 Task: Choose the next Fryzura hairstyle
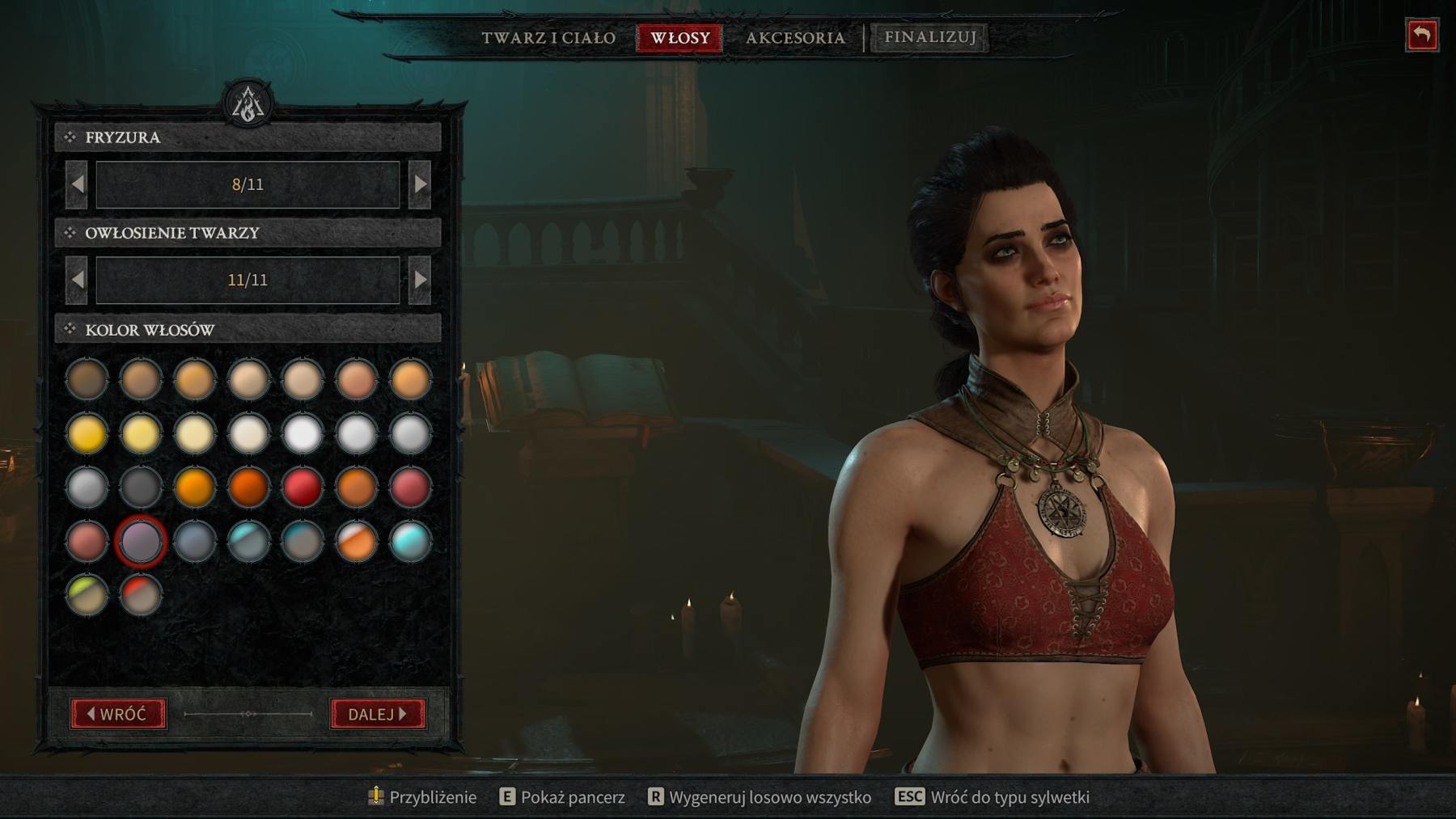point(420,184)
